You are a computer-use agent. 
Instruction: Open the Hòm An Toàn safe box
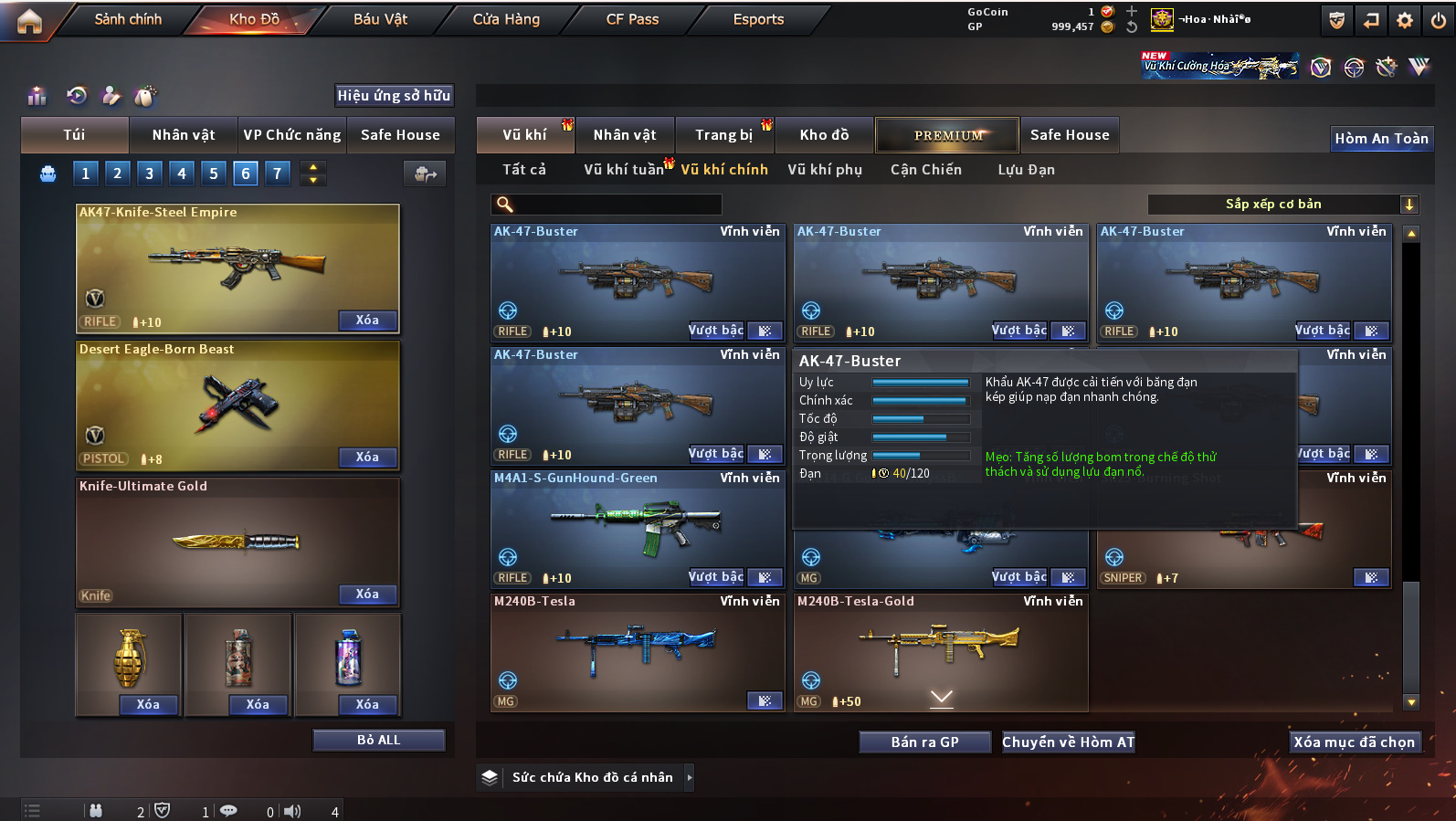click(1381, 138)
